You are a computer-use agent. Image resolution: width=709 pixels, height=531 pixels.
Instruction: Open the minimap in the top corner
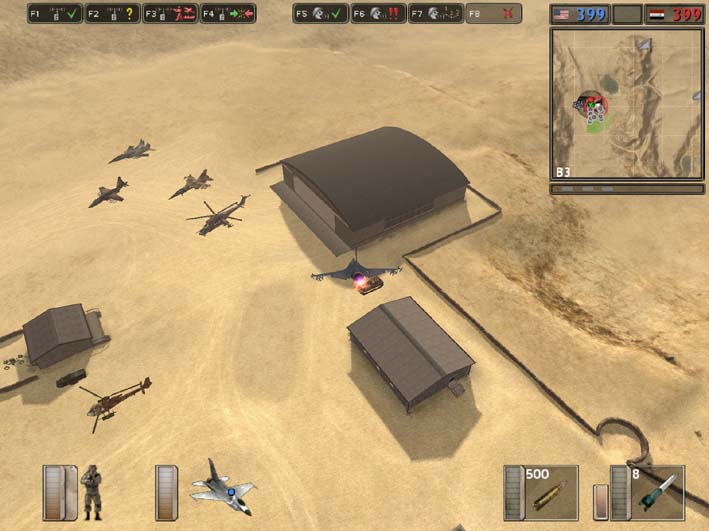pos(626,104)
